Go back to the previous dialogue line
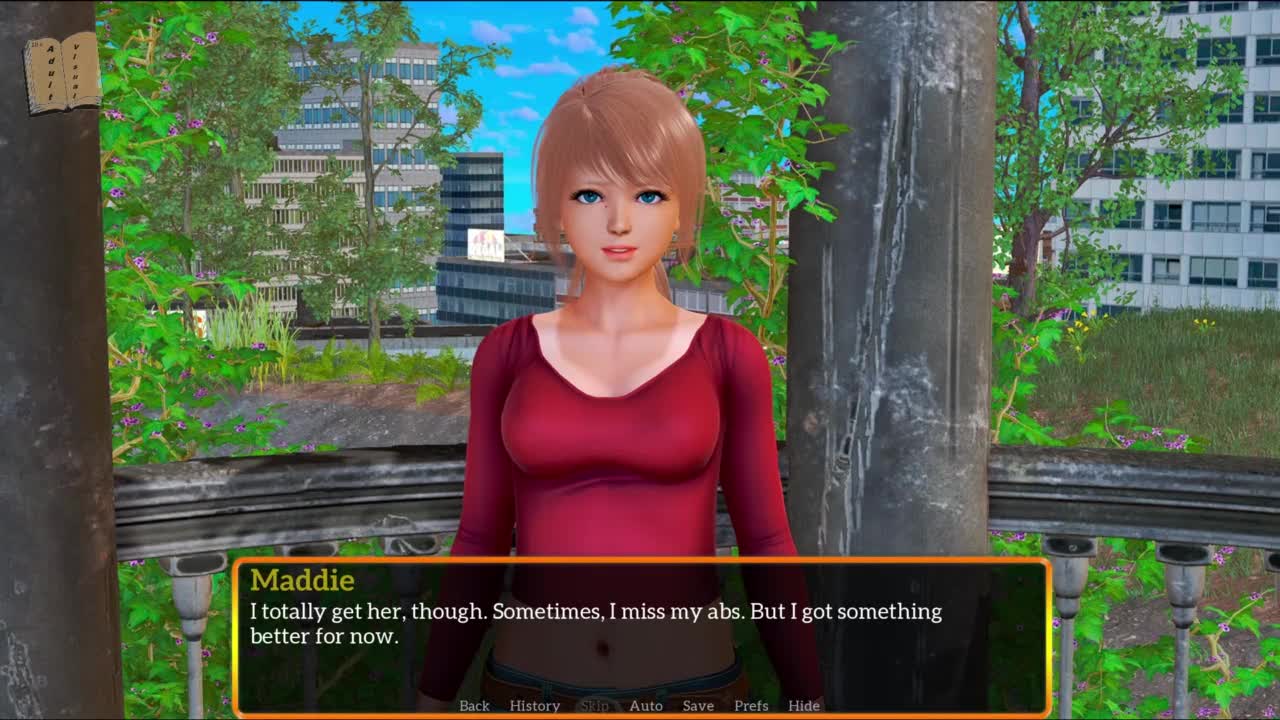 point(474,705)
